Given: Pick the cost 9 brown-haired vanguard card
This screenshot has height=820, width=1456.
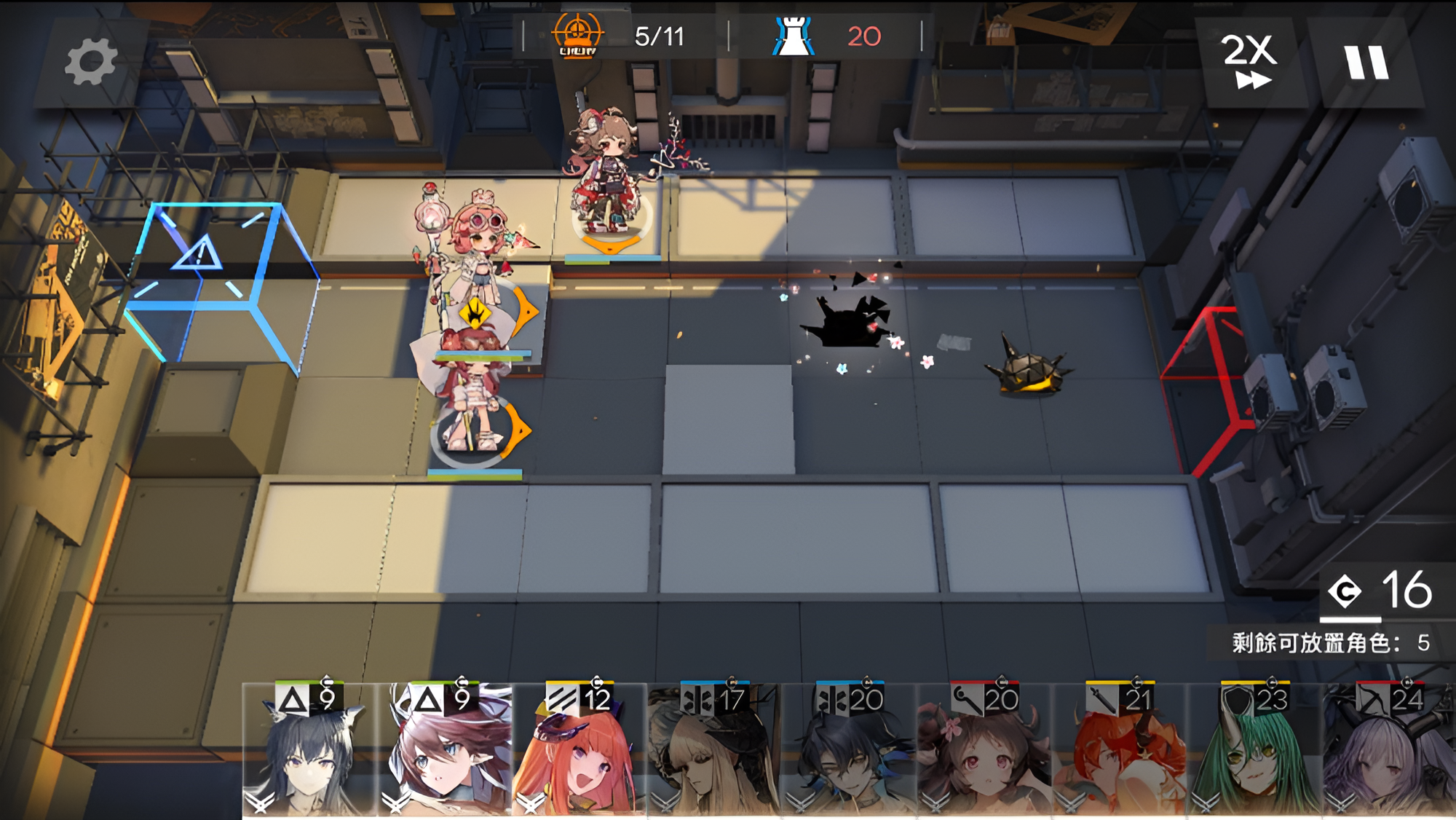Looking at the screenshot, I should point(444,750).
